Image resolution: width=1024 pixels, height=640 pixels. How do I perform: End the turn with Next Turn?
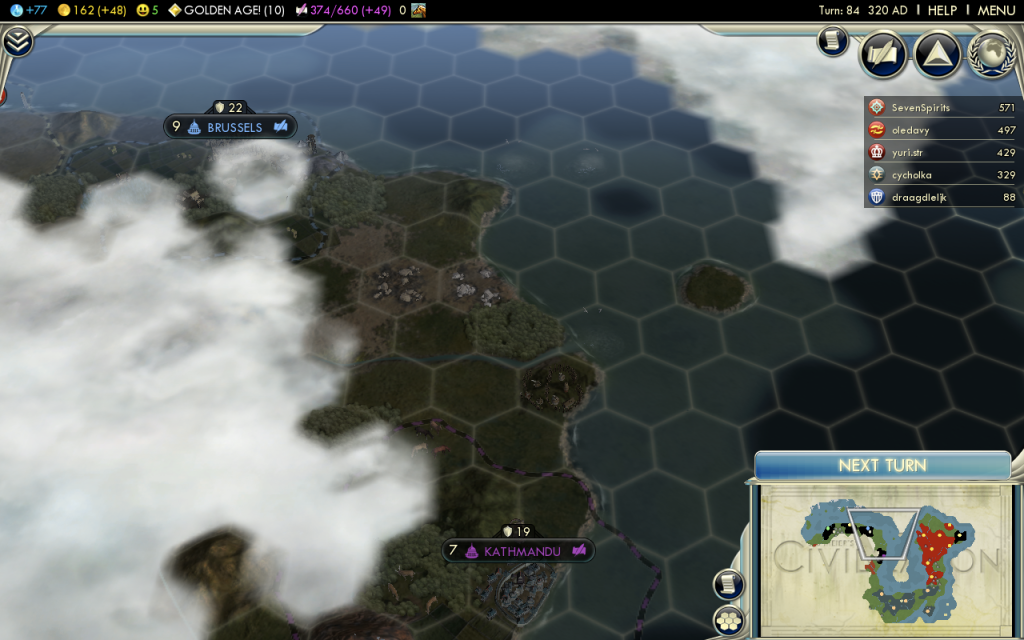click(882, 465)
